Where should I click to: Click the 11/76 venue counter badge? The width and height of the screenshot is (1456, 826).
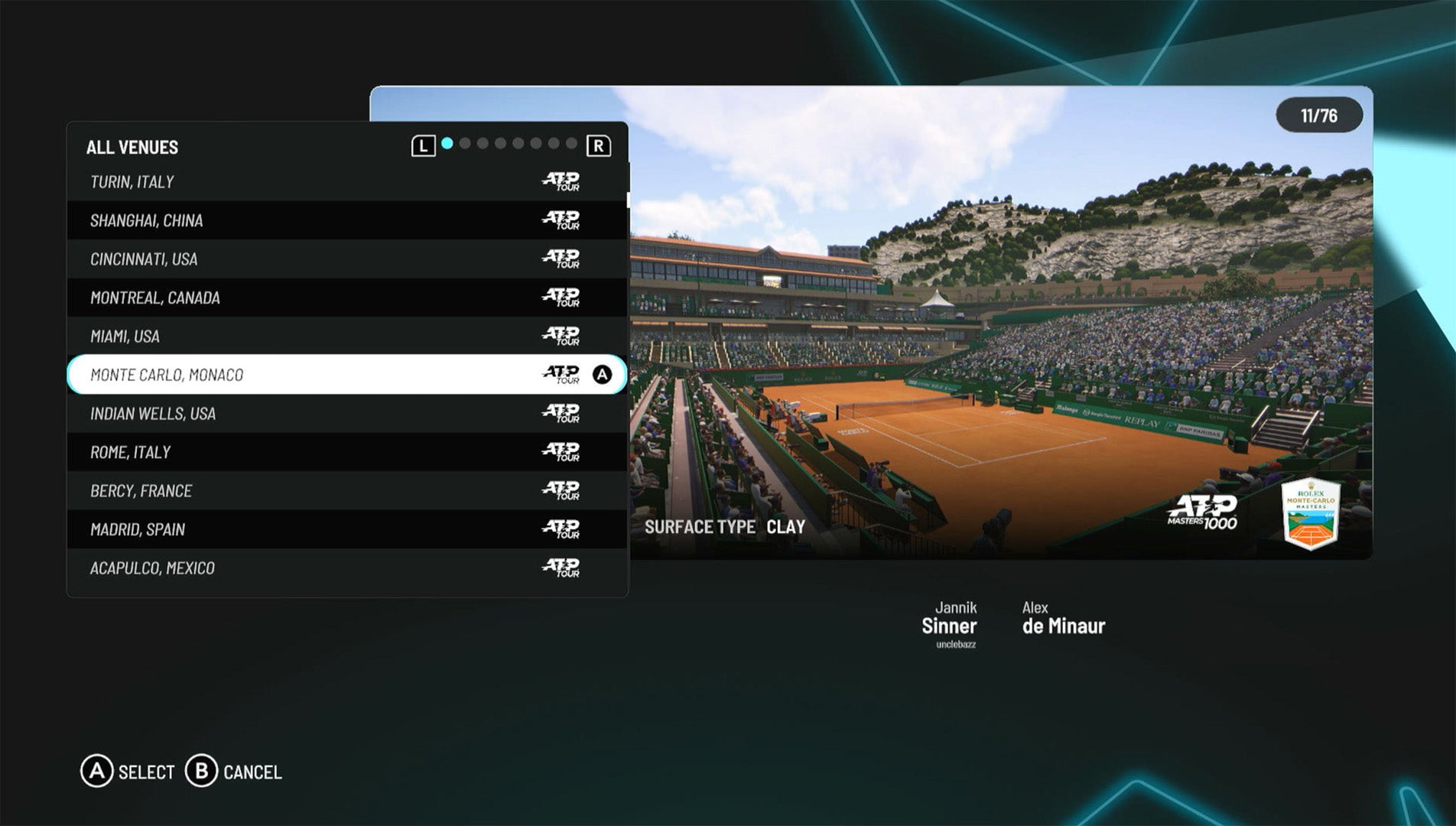click(1318, 114)
